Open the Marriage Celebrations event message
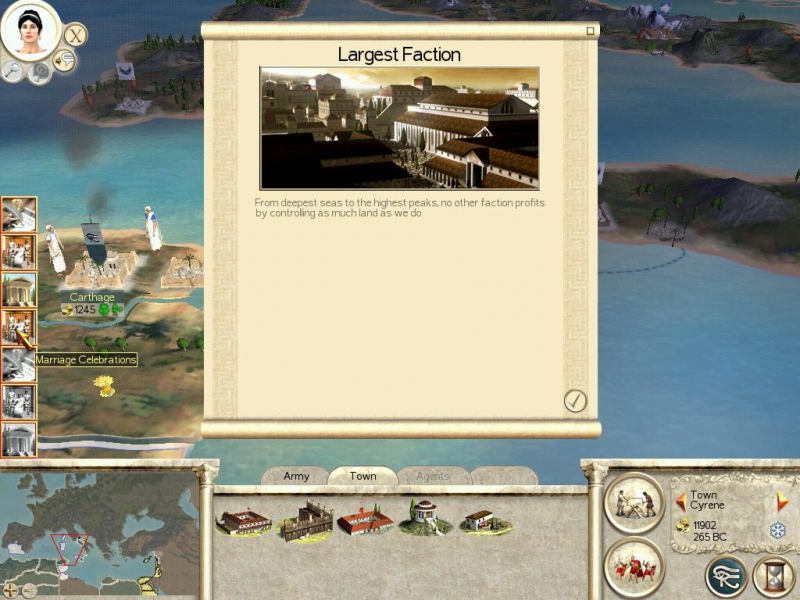The width and height of the screenshot is (800, 600). coord(19,326)
